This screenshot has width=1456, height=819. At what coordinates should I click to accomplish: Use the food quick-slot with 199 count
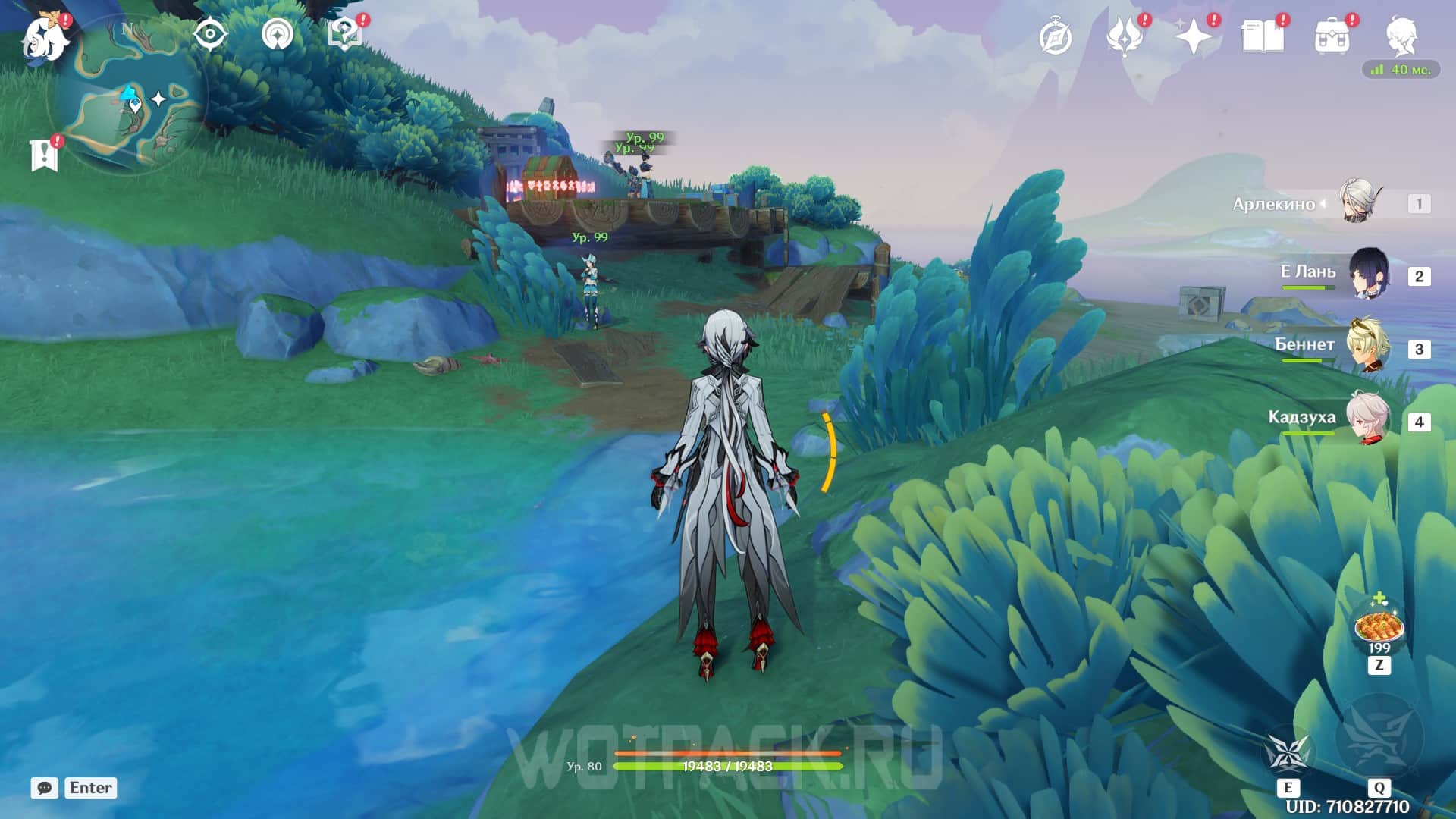coord(1379,626)
